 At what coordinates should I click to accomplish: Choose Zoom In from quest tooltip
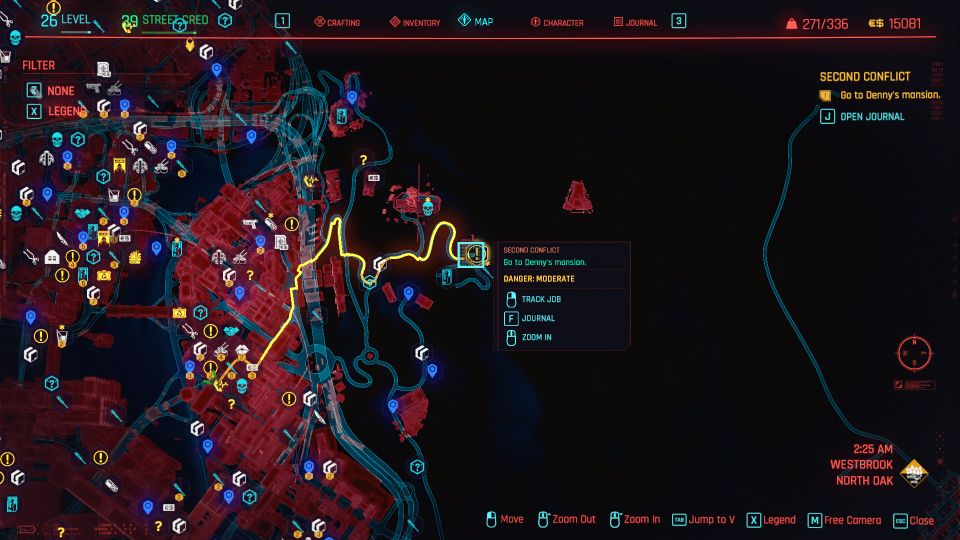coord(536,338)
